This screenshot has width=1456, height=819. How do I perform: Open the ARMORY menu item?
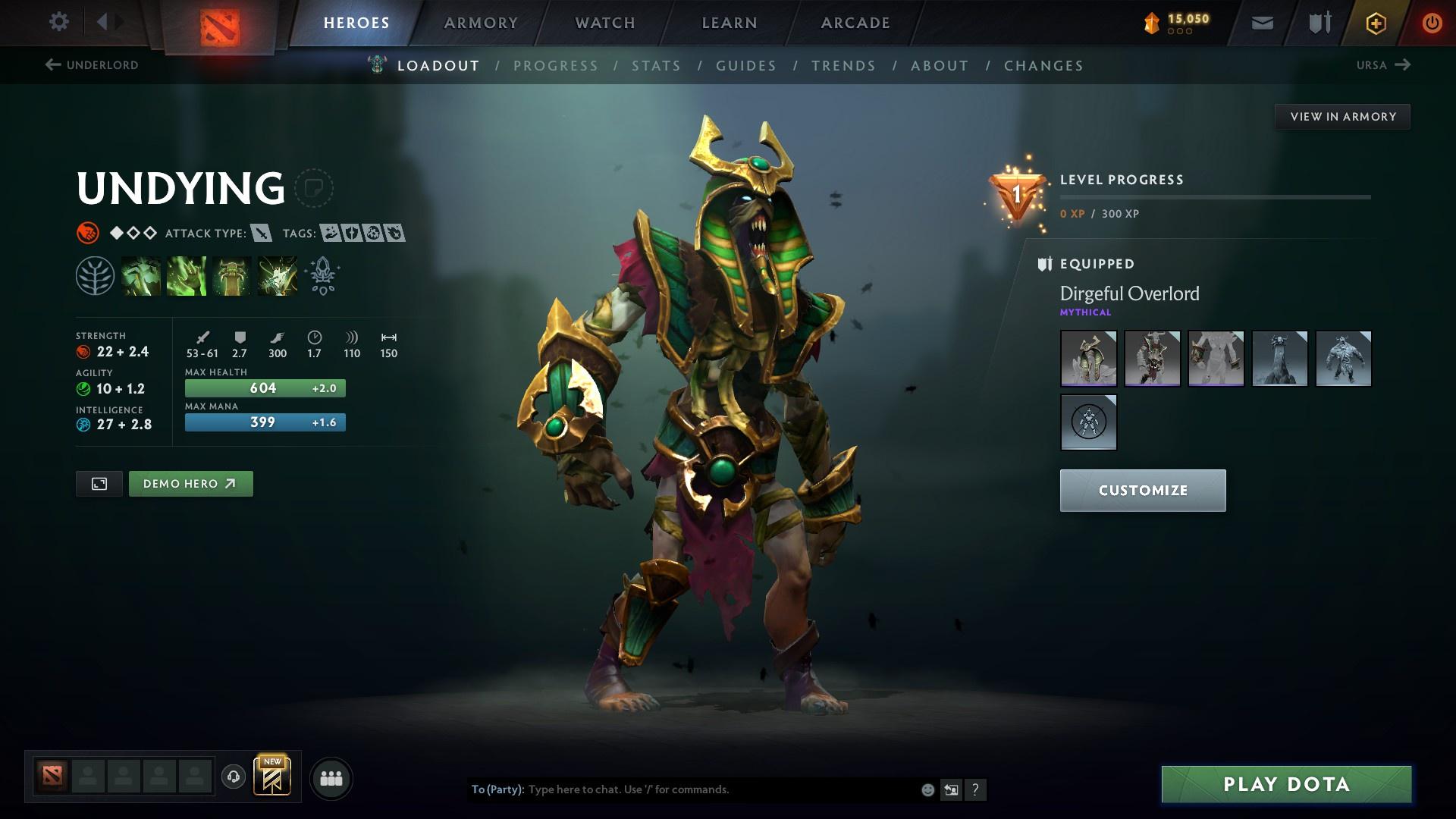click(x=481, y=22)
